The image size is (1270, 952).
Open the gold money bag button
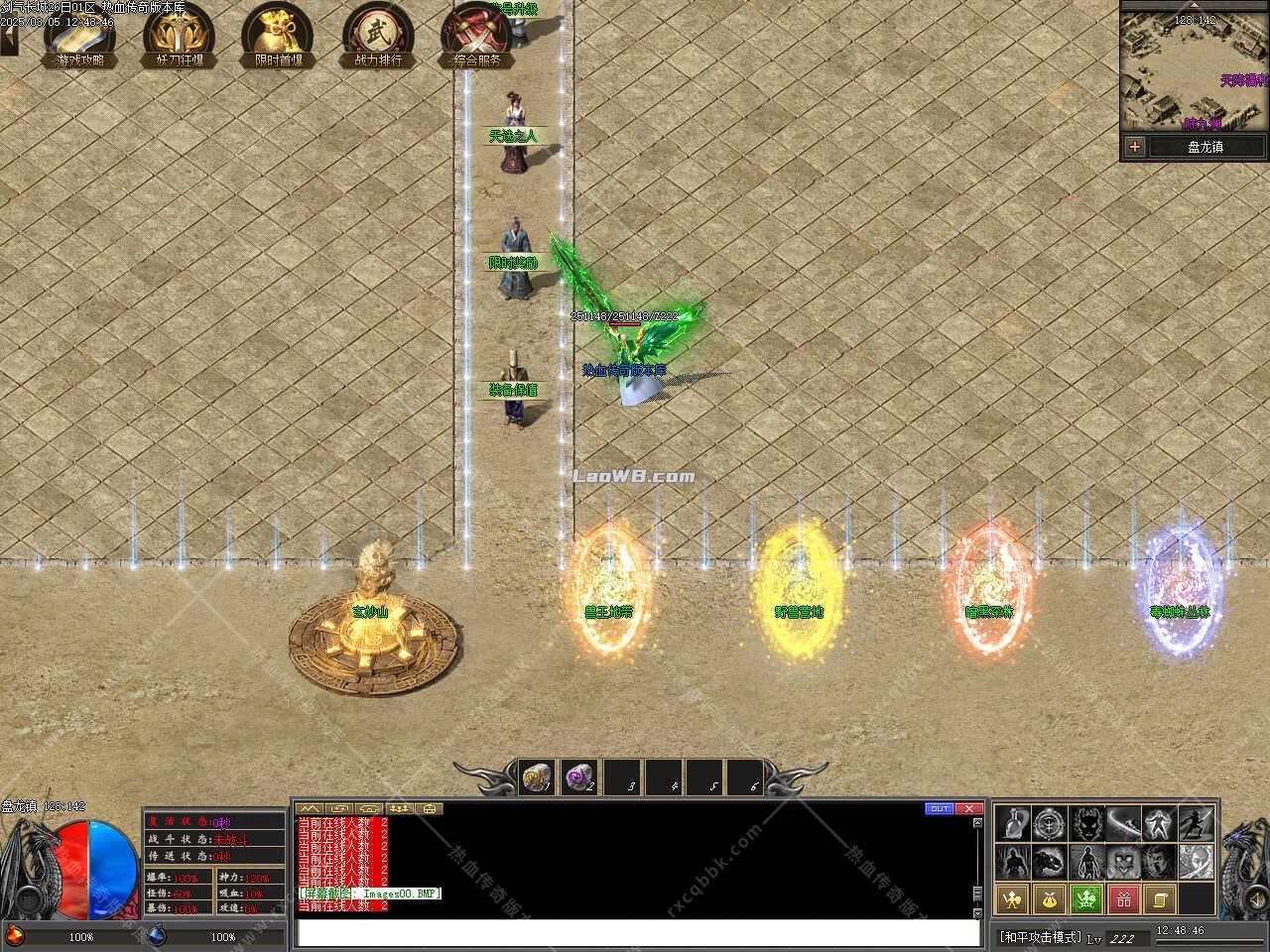click(1050, 899)
